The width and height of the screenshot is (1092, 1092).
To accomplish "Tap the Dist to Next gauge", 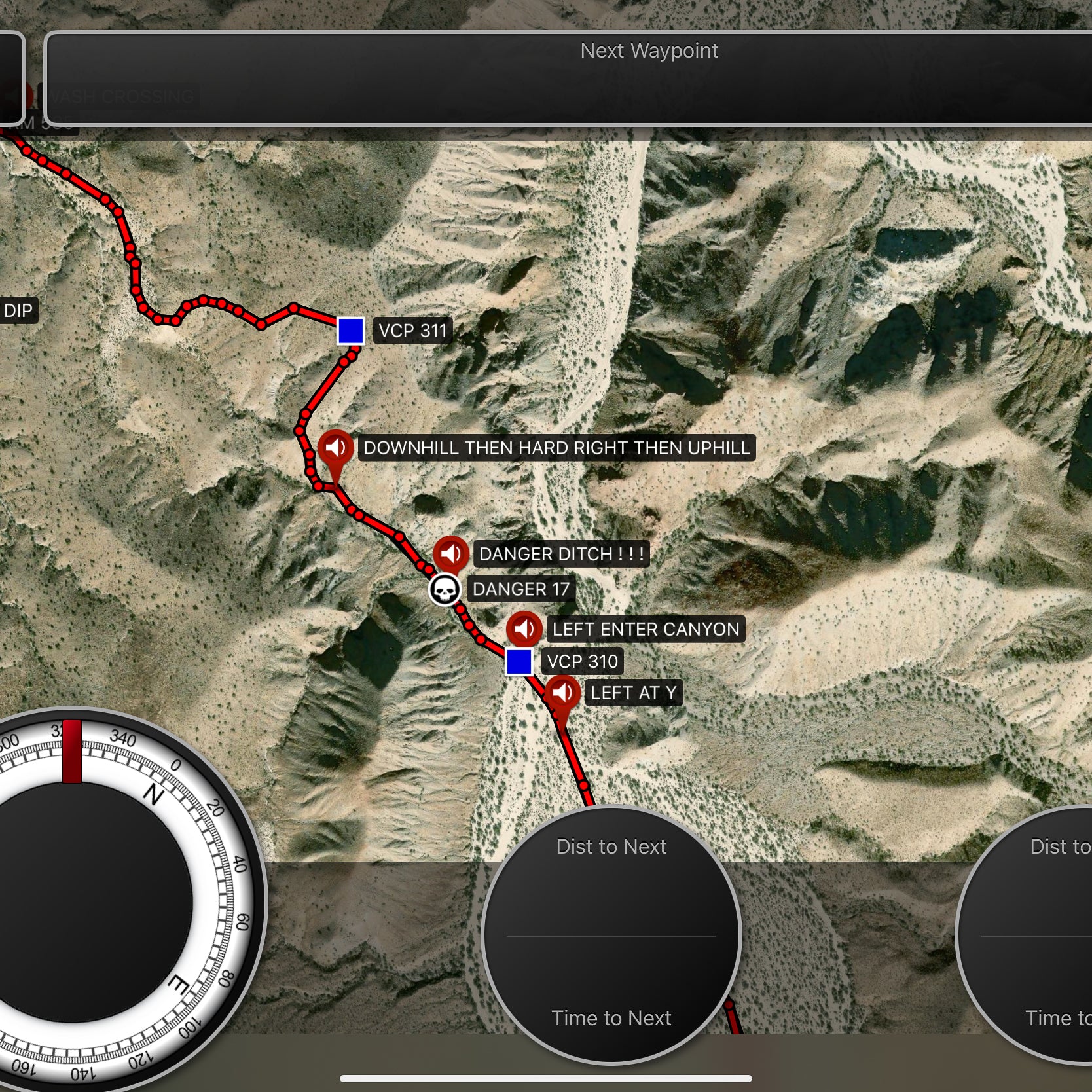I will 611,934.
